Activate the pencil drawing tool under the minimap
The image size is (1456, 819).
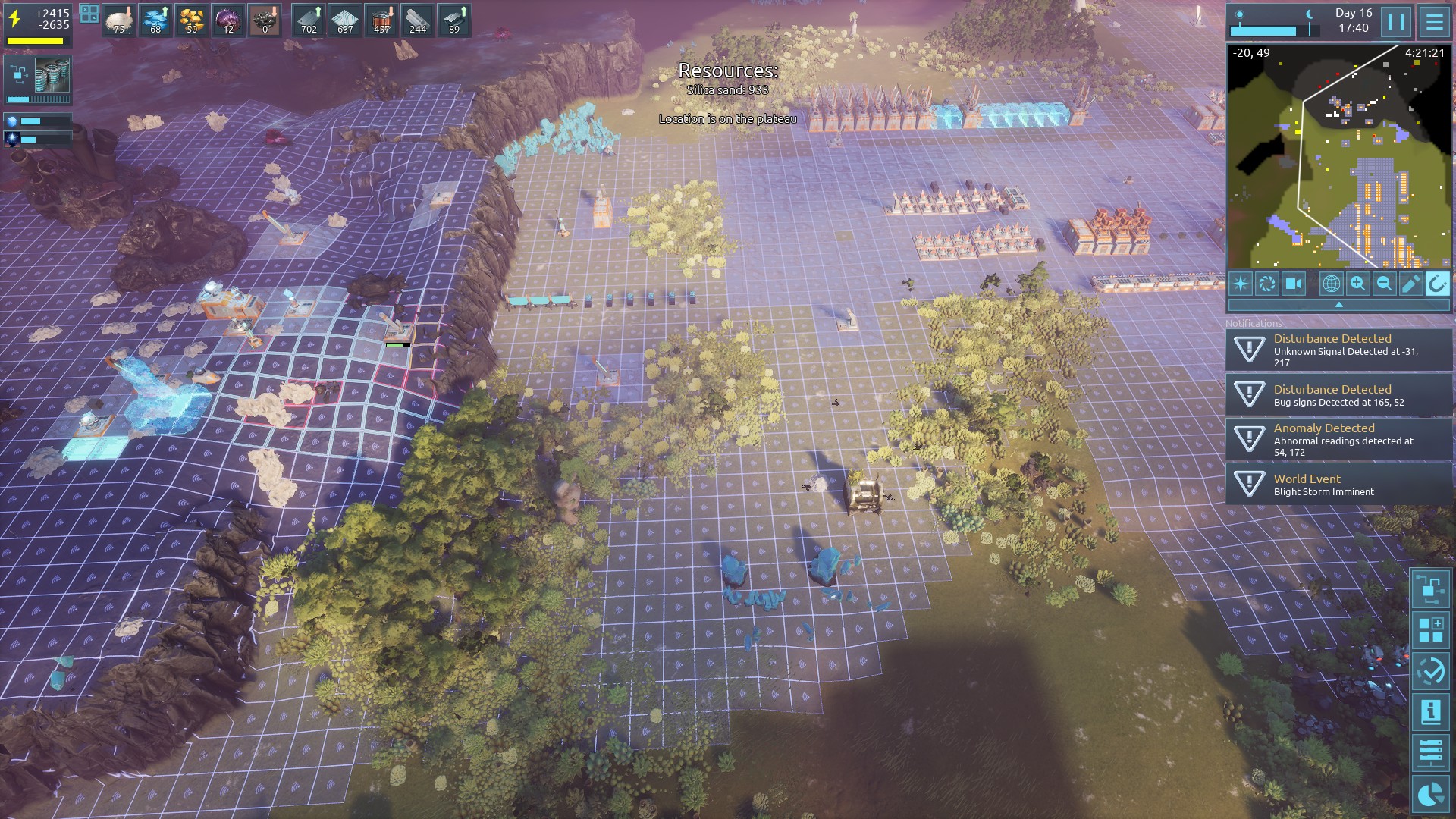point(1410,284)
